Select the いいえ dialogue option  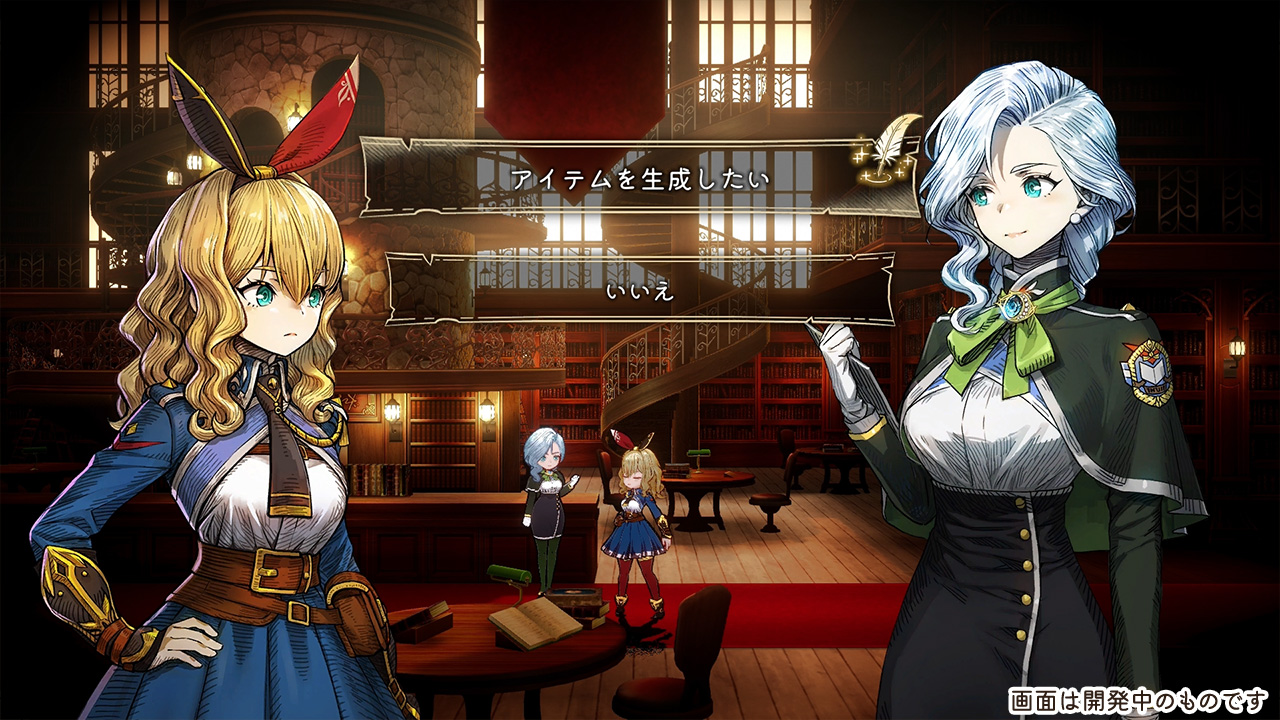[640, 291]
